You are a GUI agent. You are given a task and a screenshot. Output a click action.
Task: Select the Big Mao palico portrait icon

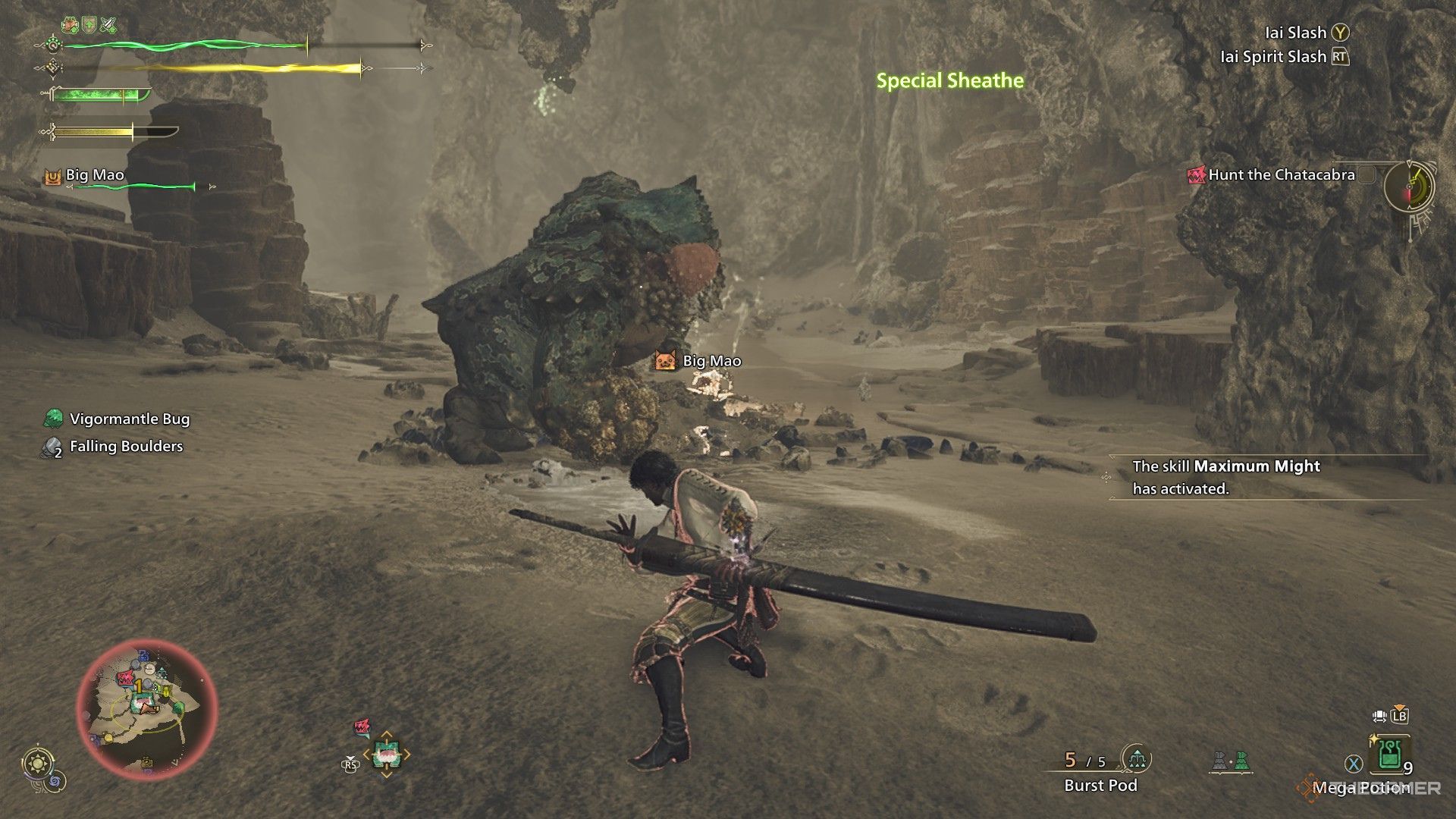click(52, 174)
